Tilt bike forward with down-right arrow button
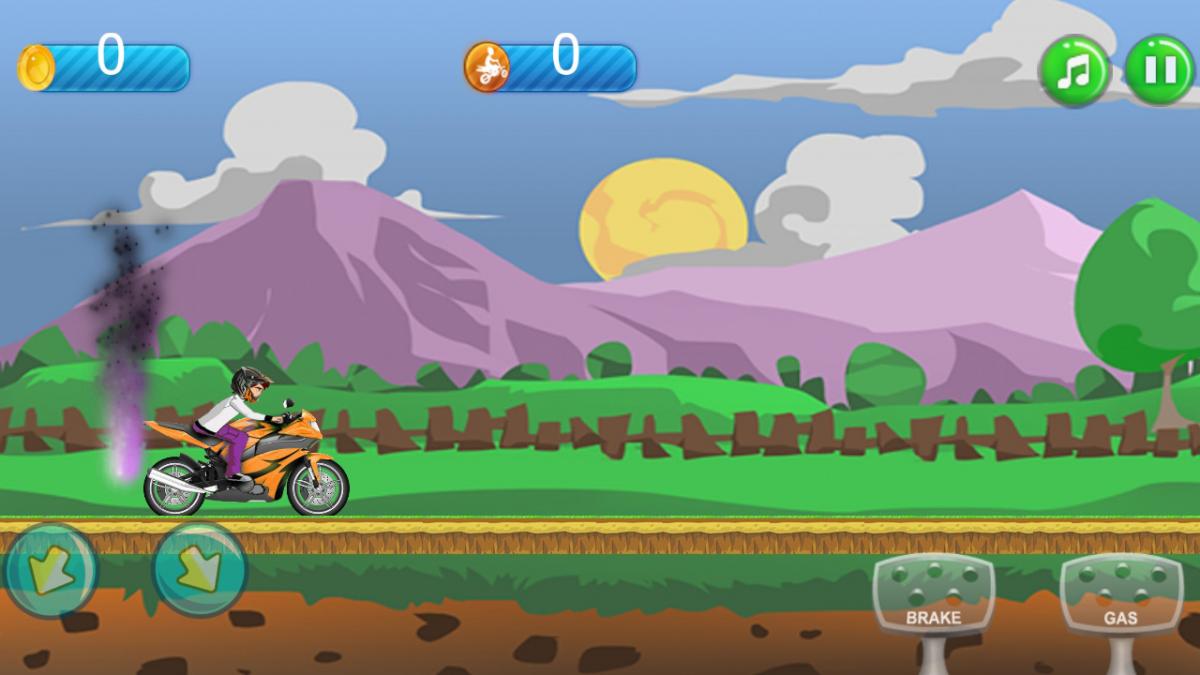Image resolution: width=1200 pixels, height=675 pixels. (200, 570)
